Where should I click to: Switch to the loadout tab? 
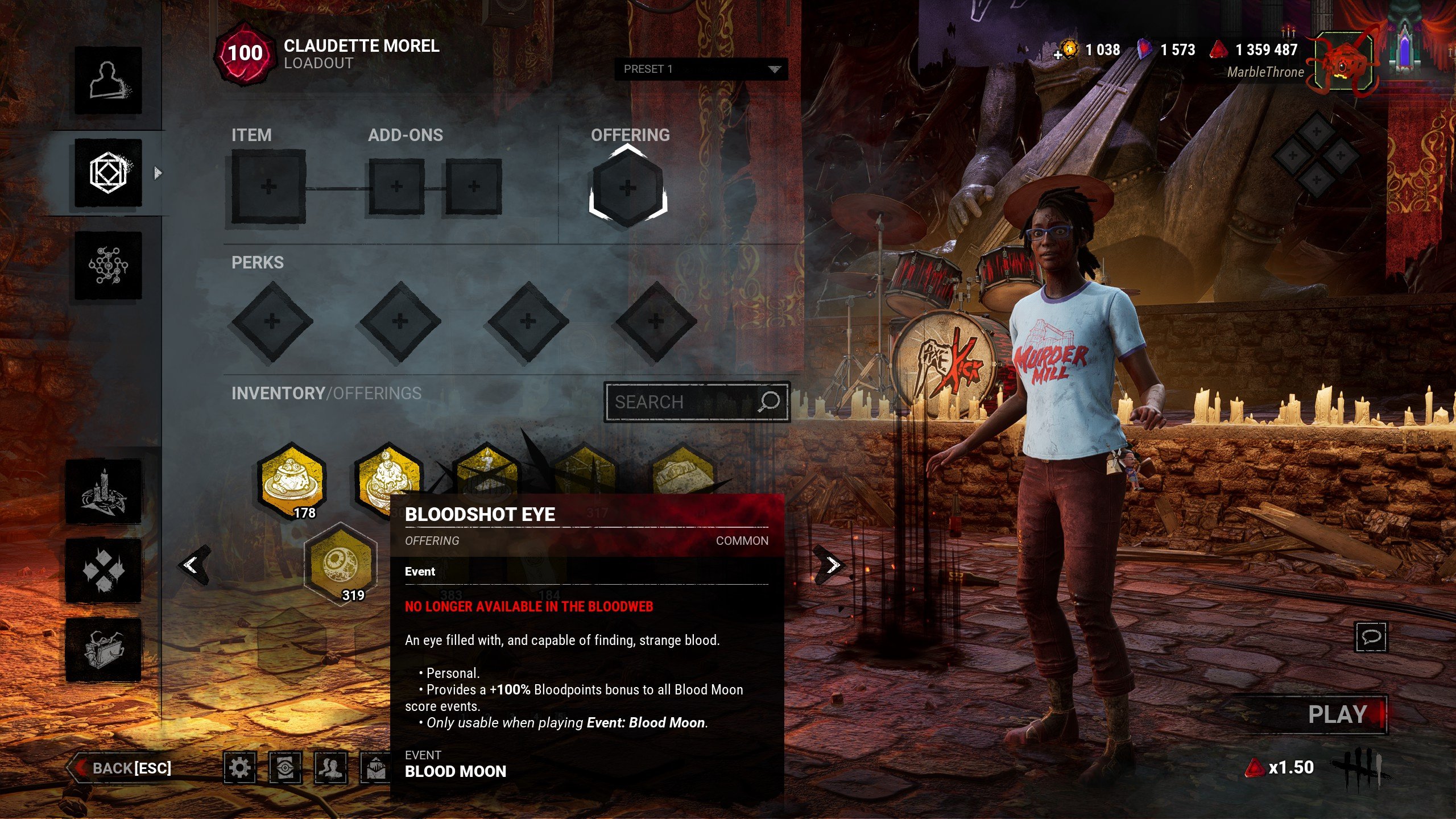click(x=108, y=173)
